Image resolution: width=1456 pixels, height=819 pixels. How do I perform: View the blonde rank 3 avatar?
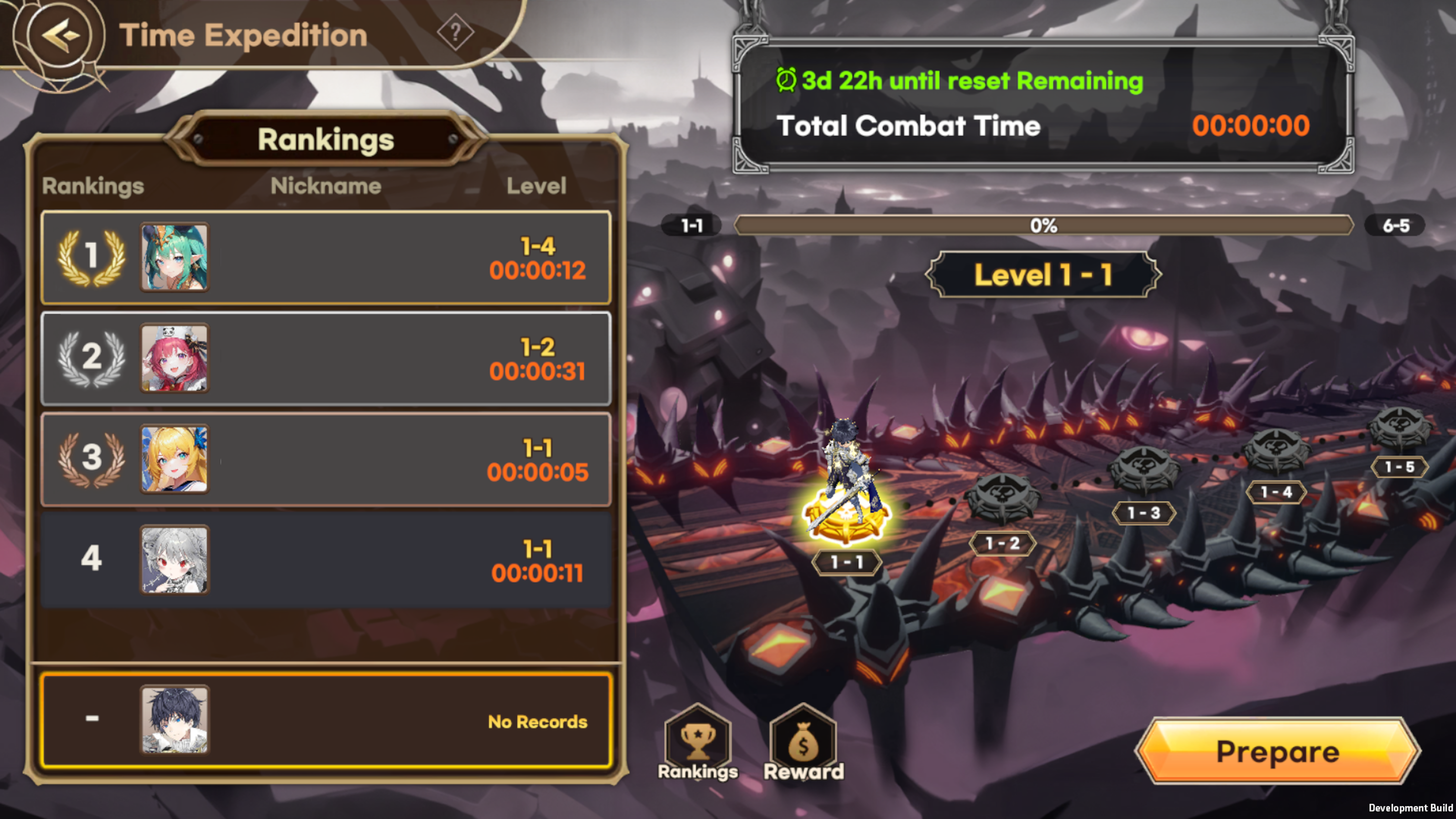[174, 459]
